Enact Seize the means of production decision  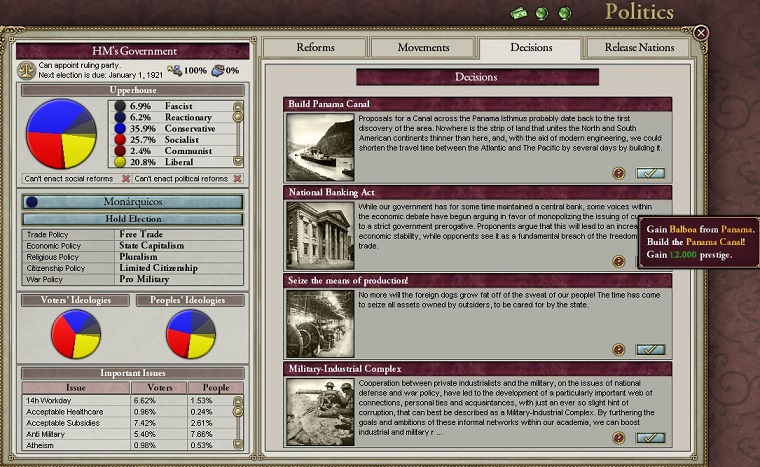[650, 349]
